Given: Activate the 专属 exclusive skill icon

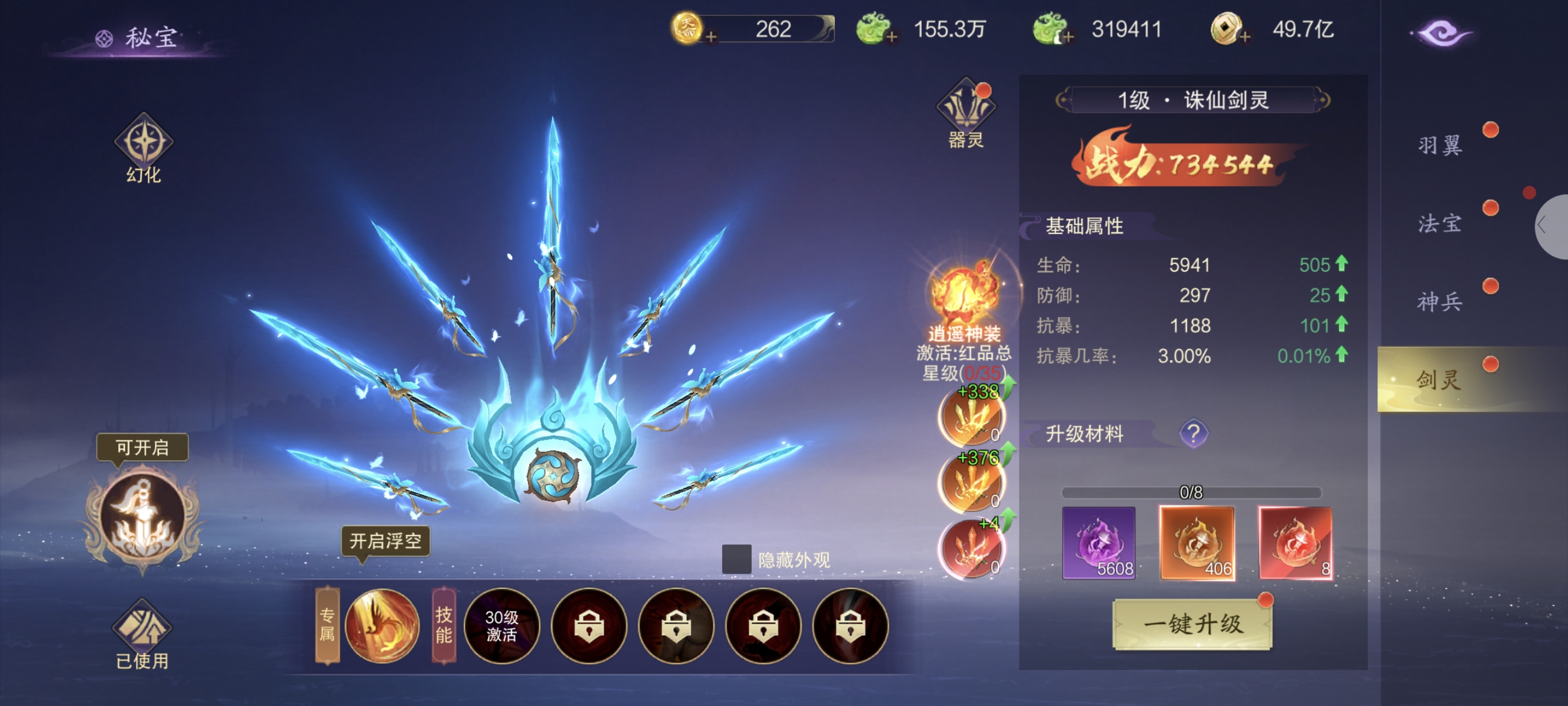Looking at the screenshot, I should [382, 625].
